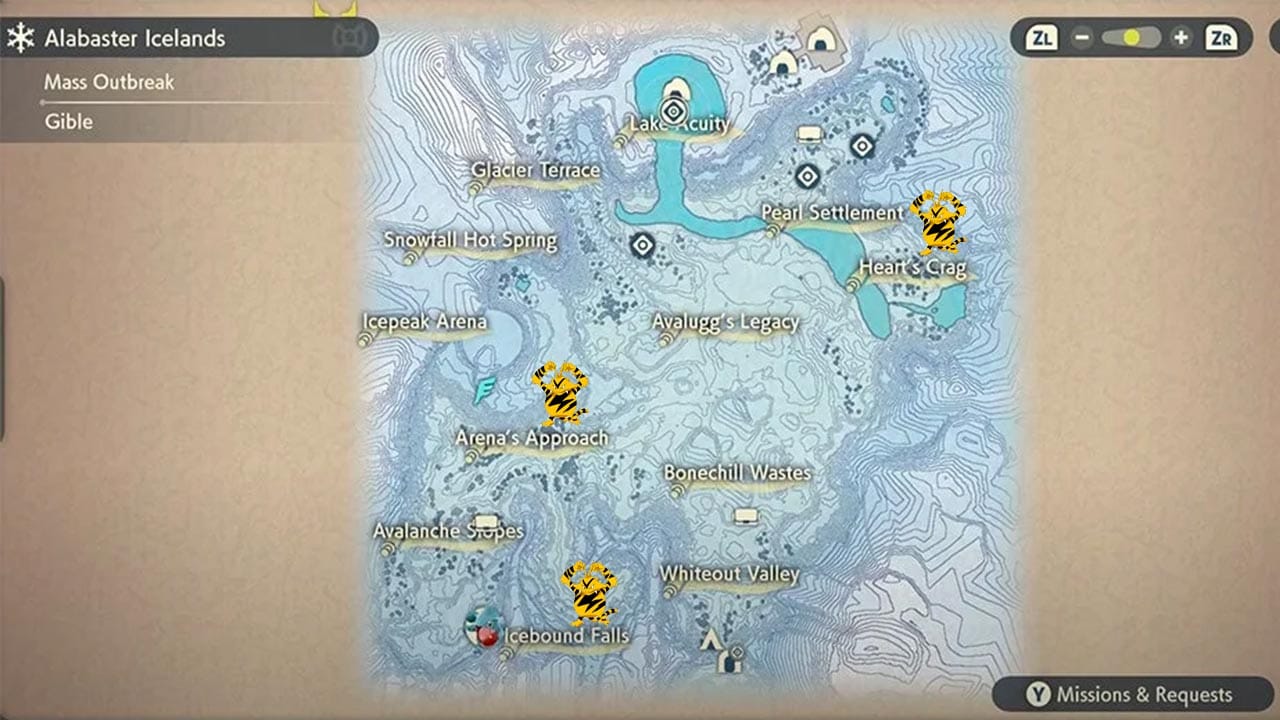
Task: Click the snowflake icon beside Alabaster Icelands
Action: [22, 37]
